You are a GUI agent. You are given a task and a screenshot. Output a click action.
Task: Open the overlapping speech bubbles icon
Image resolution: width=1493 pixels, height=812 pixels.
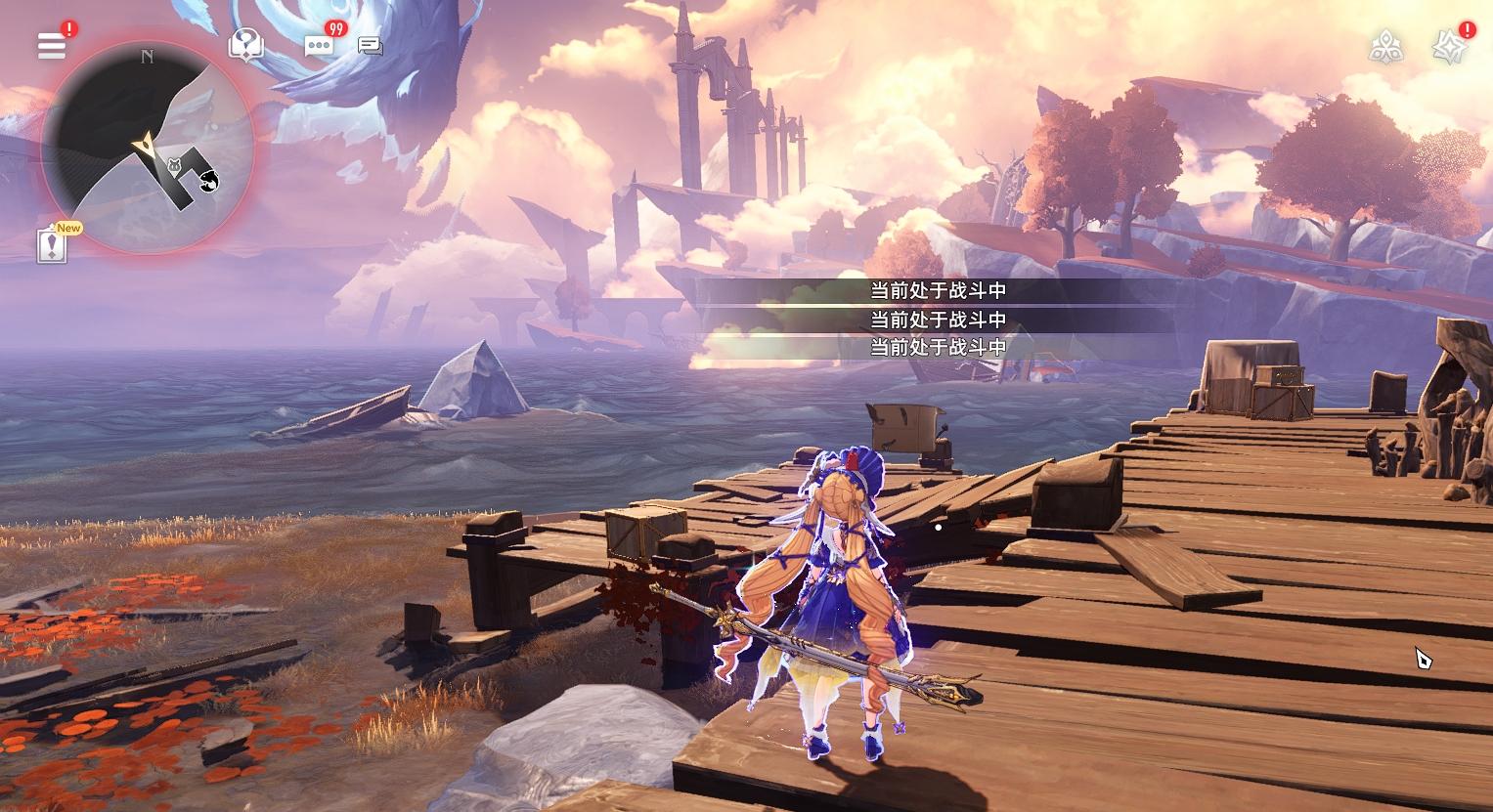pos(370,46)
